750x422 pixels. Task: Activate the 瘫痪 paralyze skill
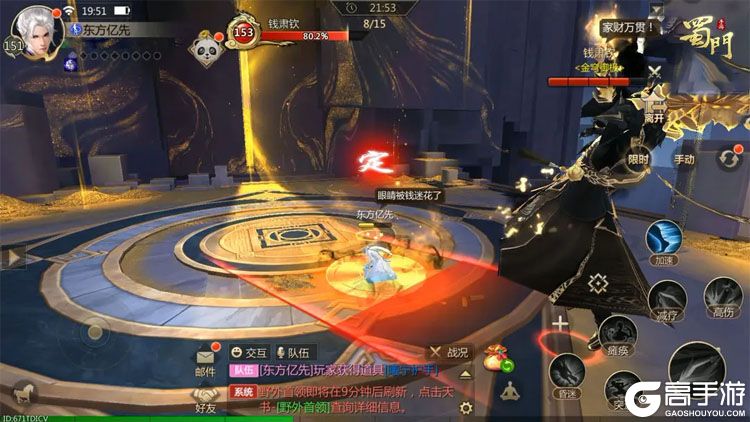pos(618,333)
